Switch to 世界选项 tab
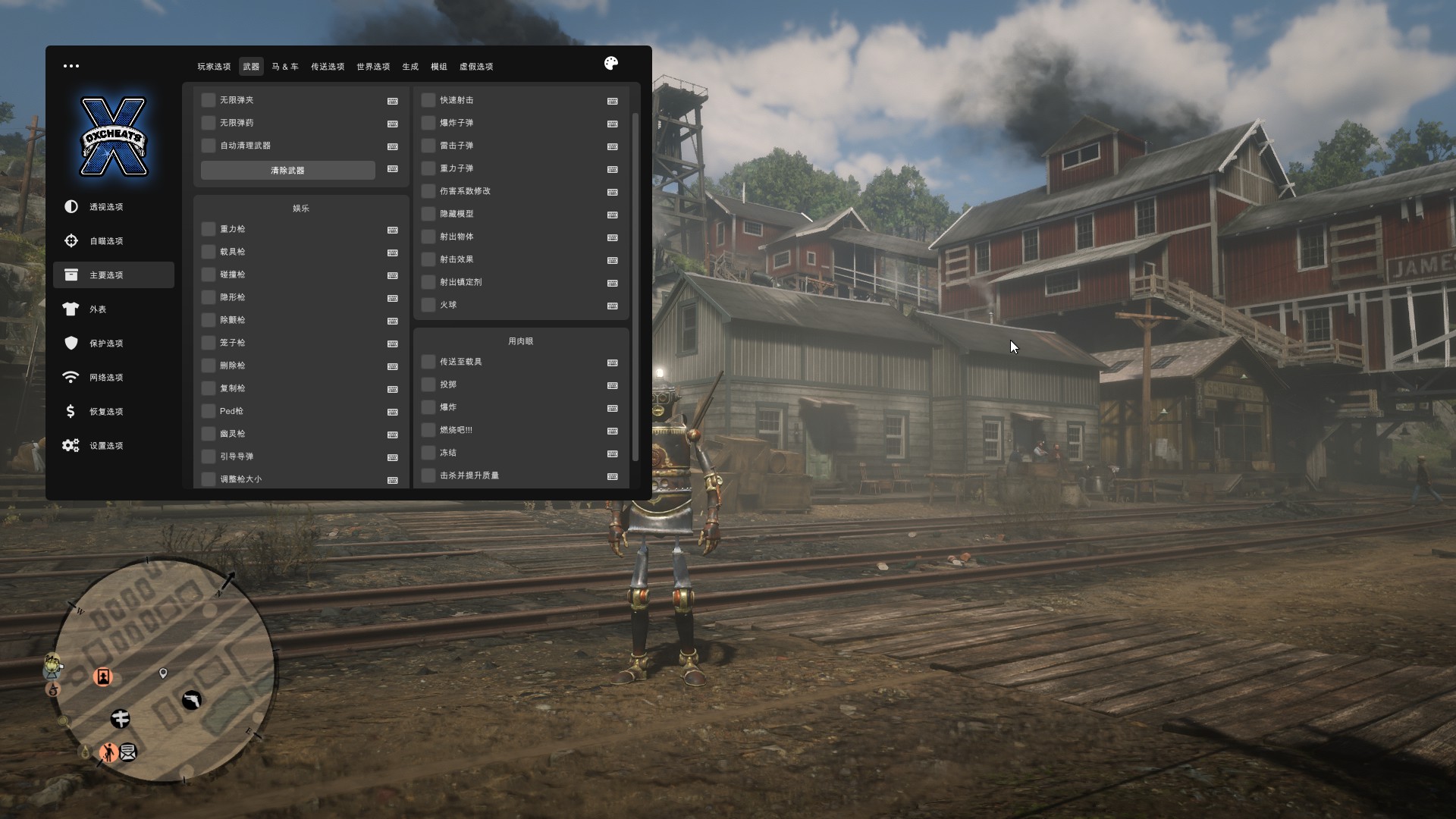 click(373, 67)
